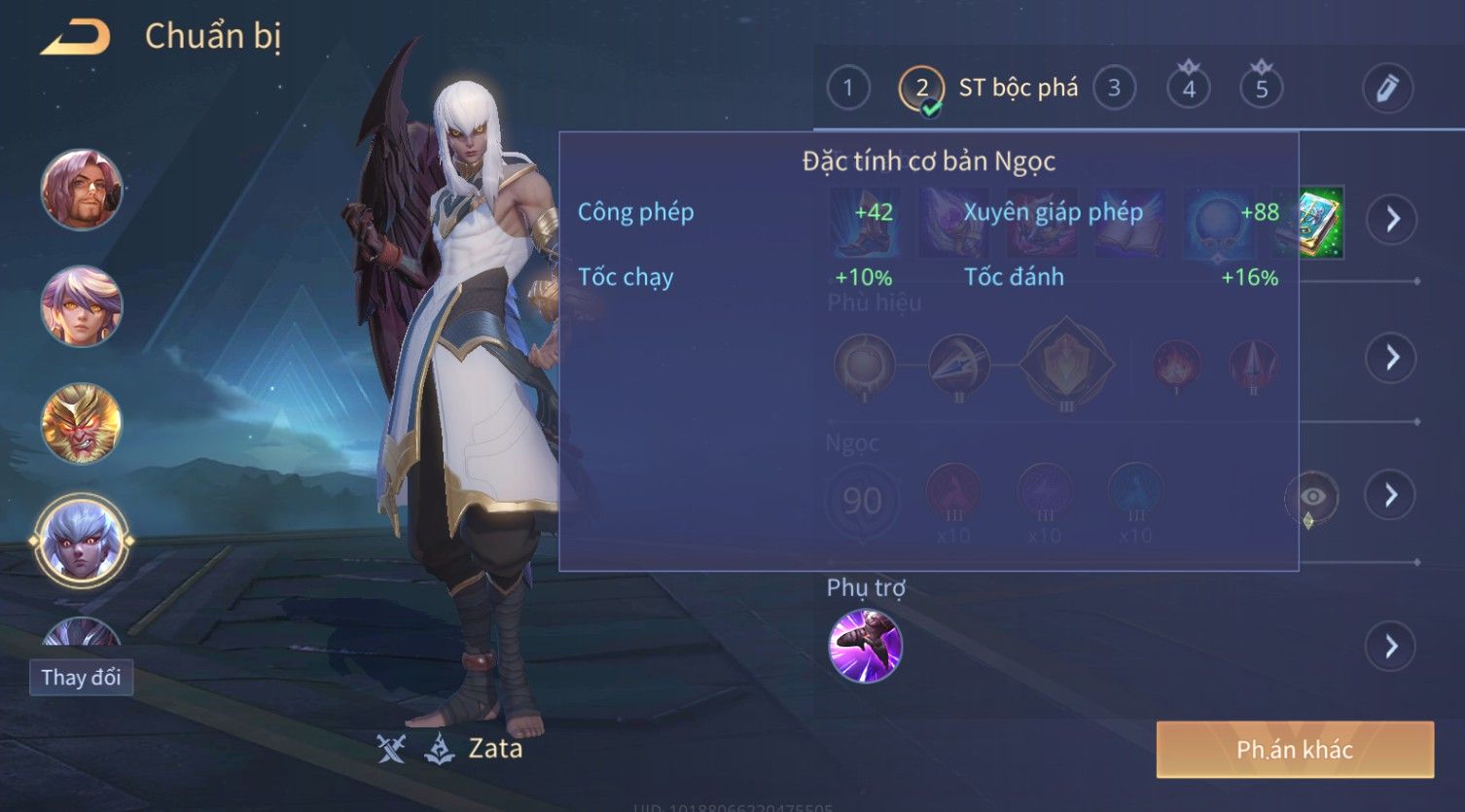Choose the golden masked hero portrait
This screenshot has height=812, width=1465.
[x=82, y=424]
